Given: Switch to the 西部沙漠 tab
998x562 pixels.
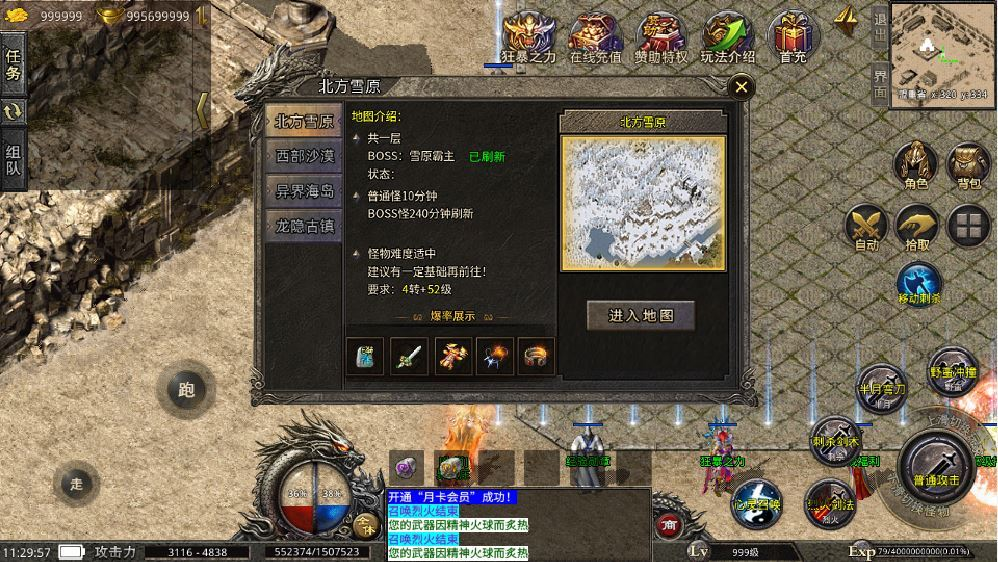Looking at the screenshot, I should point(305,155).
